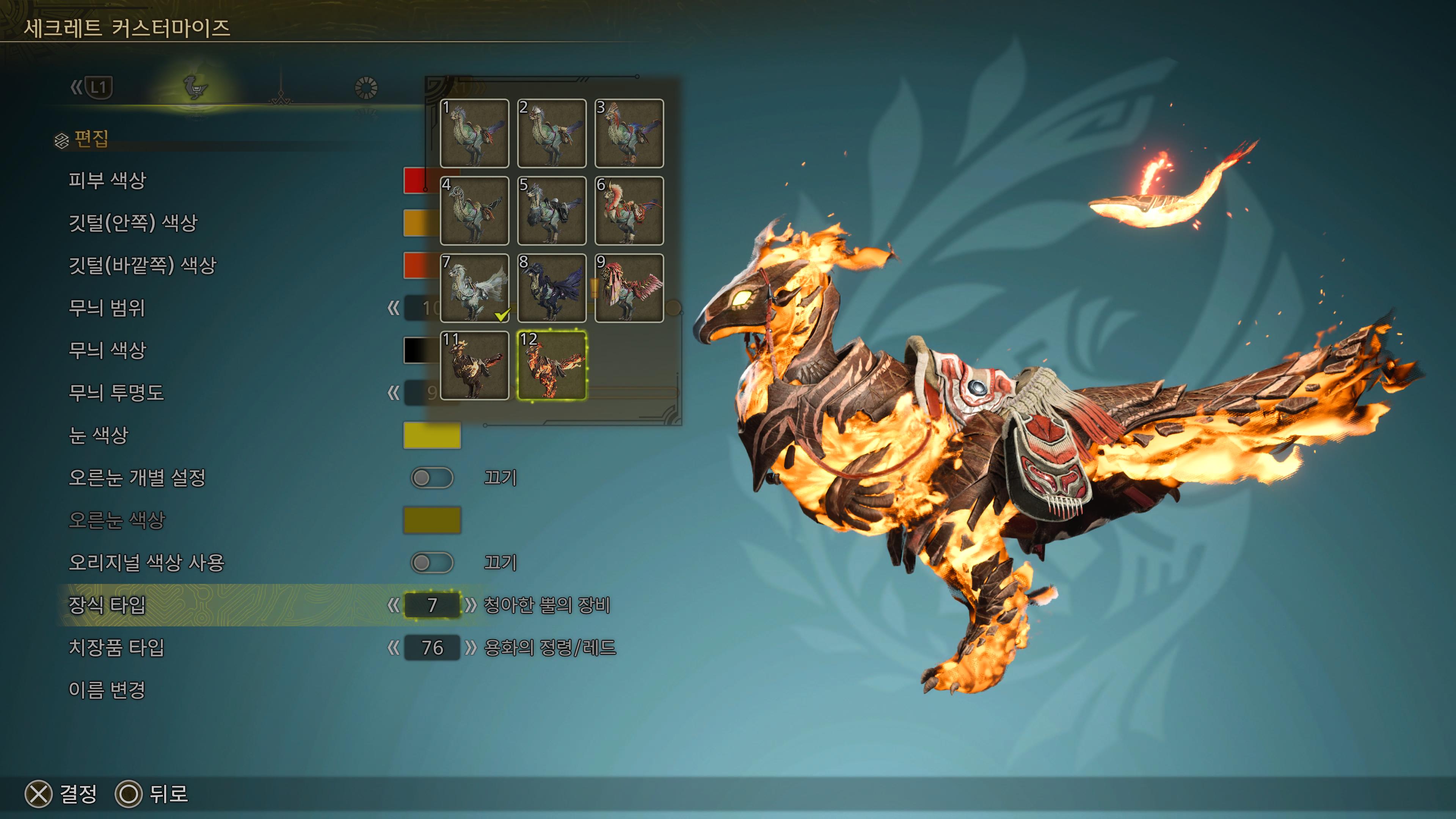This screenshot has width=1456, height=819.
Task: Toggle 오리지널 색상 사용 switch
Action: [x=432, y=562]
